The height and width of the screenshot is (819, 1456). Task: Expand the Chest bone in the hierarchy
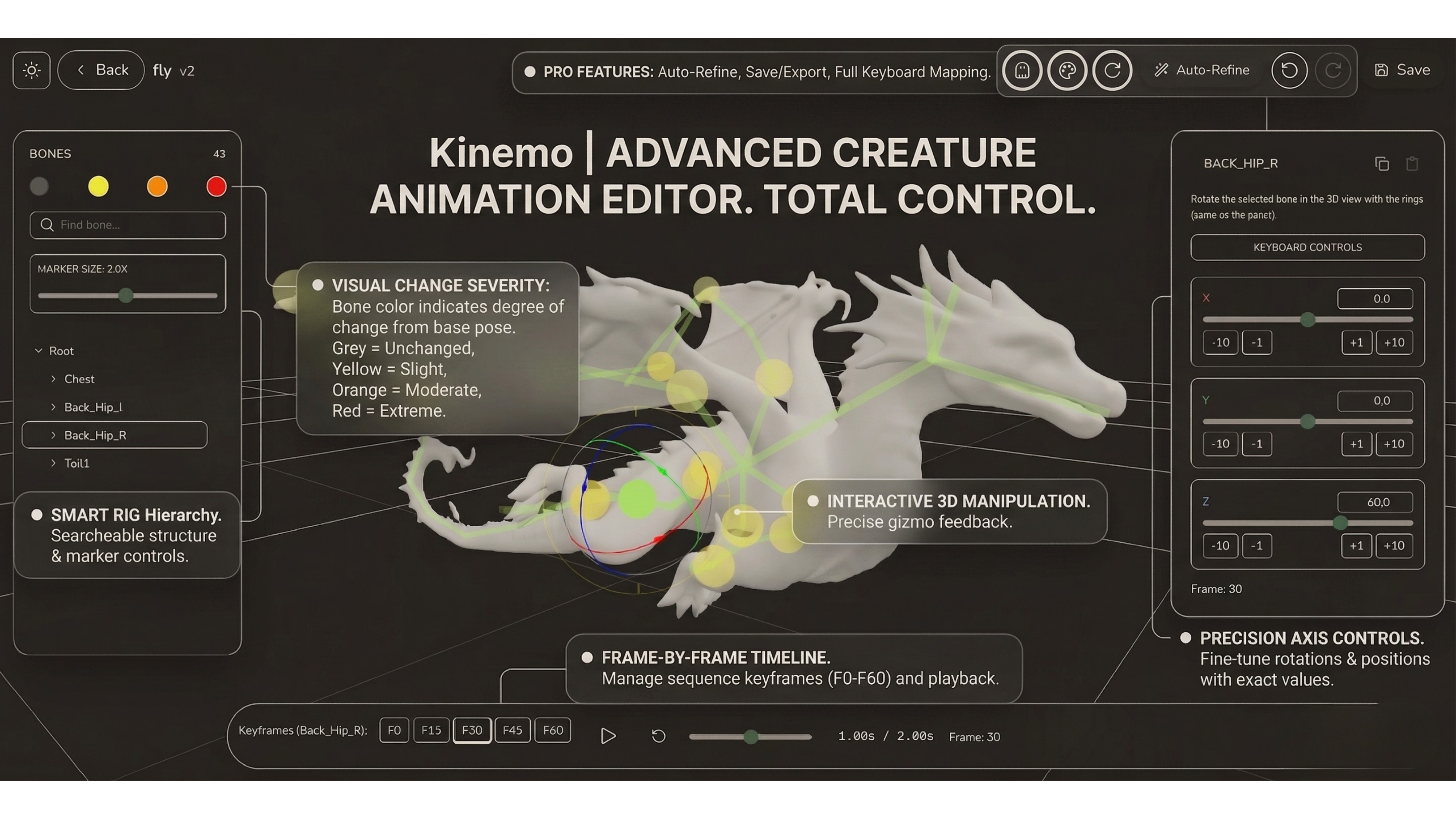tap(54, 379)
